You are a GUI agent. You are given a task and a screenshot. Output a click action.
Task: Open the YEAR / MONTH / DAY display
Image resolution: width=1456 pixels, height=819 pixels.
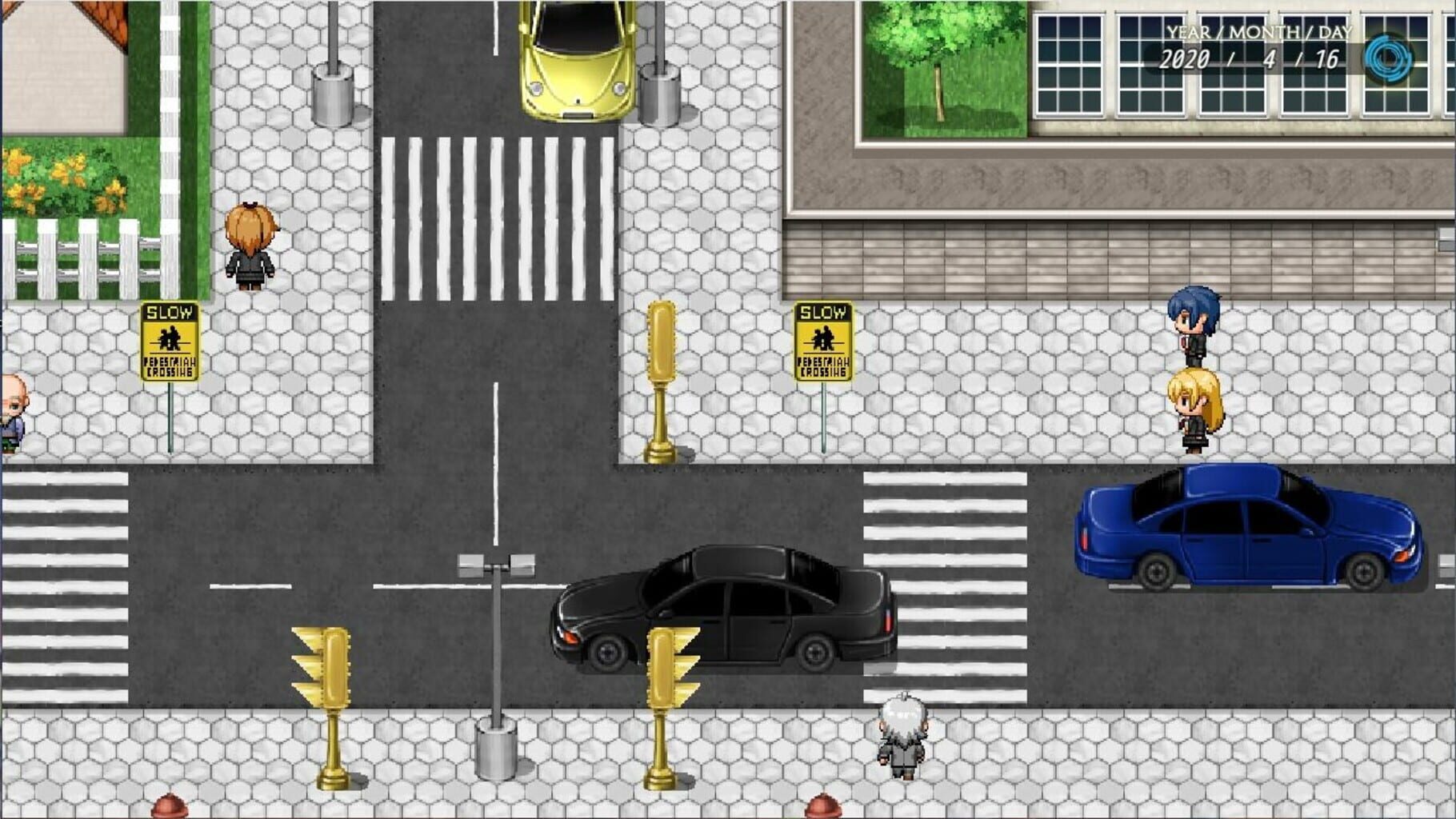pyautogui.click(x=1254, y=32)
